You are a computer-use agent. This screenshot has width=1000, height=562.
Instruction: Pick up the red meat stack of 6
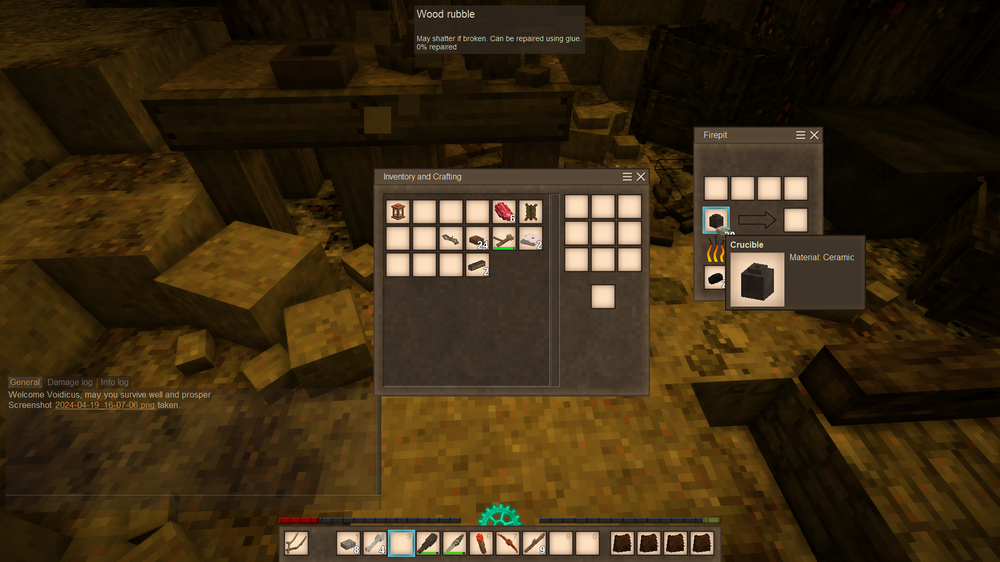click(x=503, y=212)
